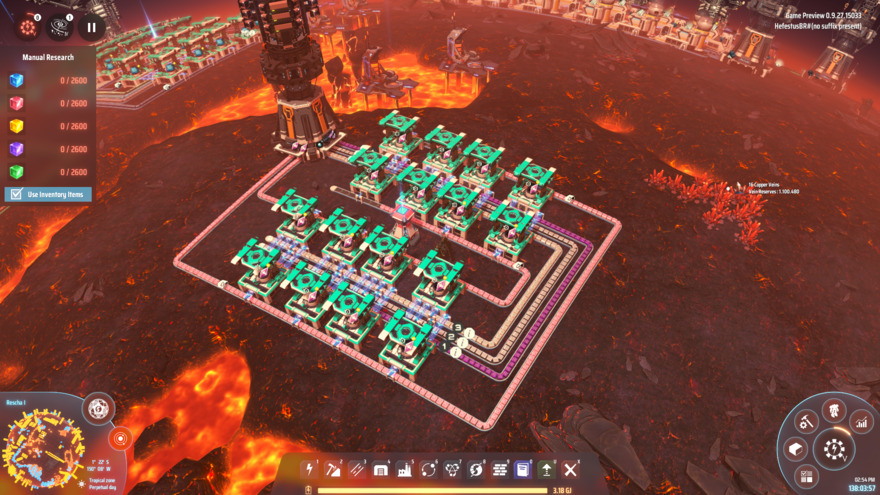Click the red gear alert icon

click(27, 27)
